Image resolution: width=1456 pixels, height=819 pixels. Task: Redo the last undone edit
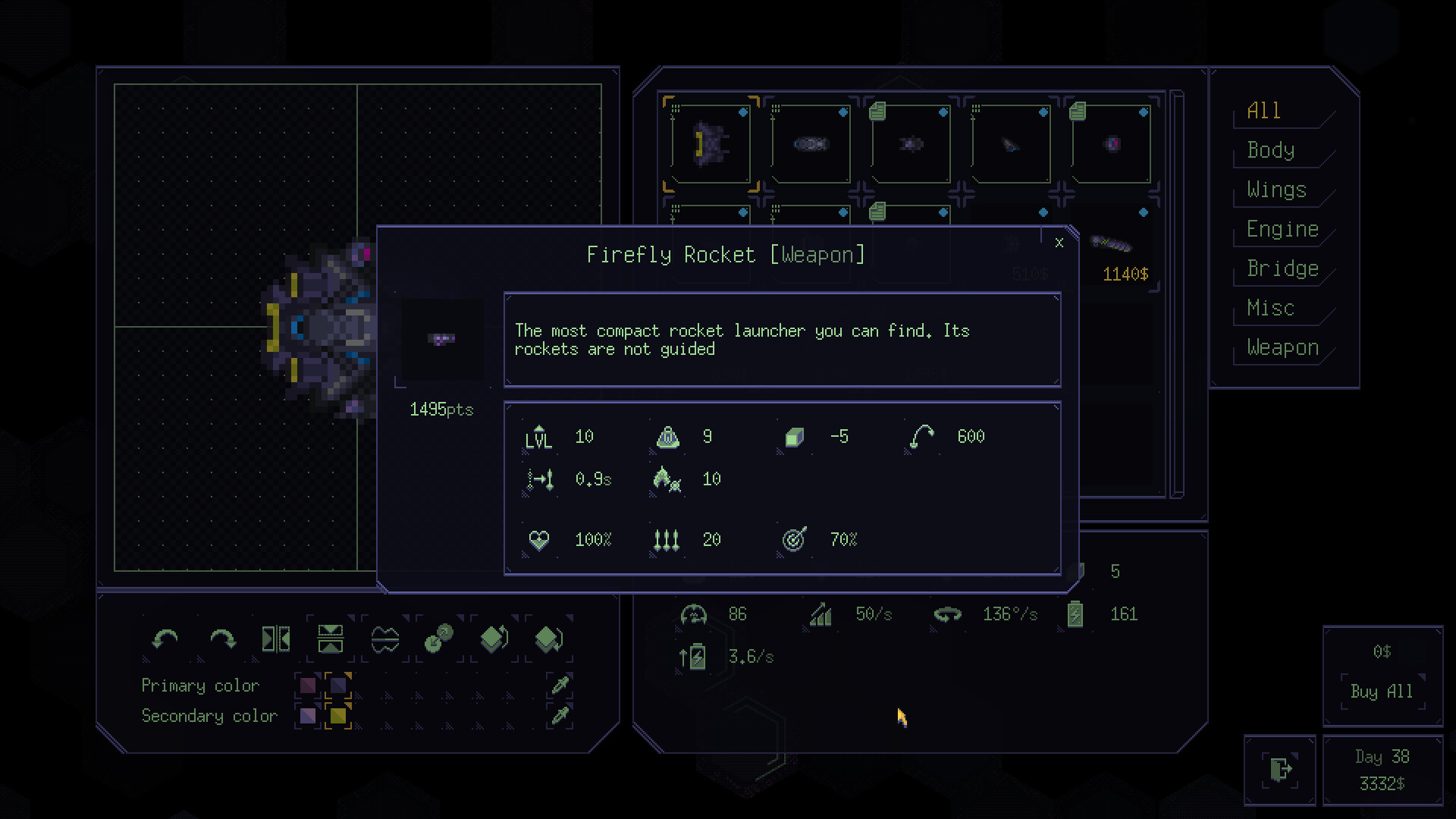pos(222,639)
